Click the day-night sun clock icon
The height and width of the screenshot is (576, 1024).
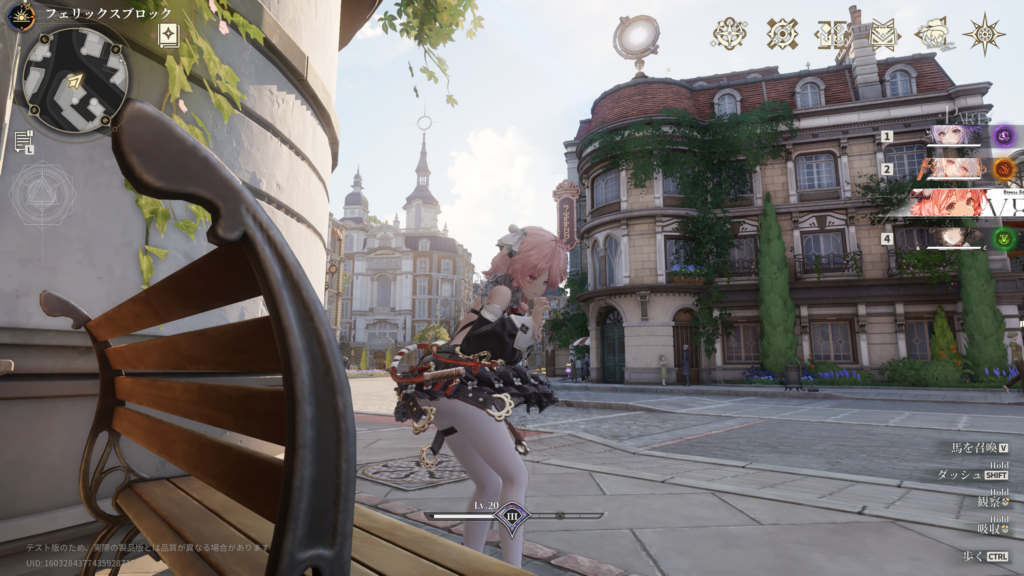tap(21, 15)
